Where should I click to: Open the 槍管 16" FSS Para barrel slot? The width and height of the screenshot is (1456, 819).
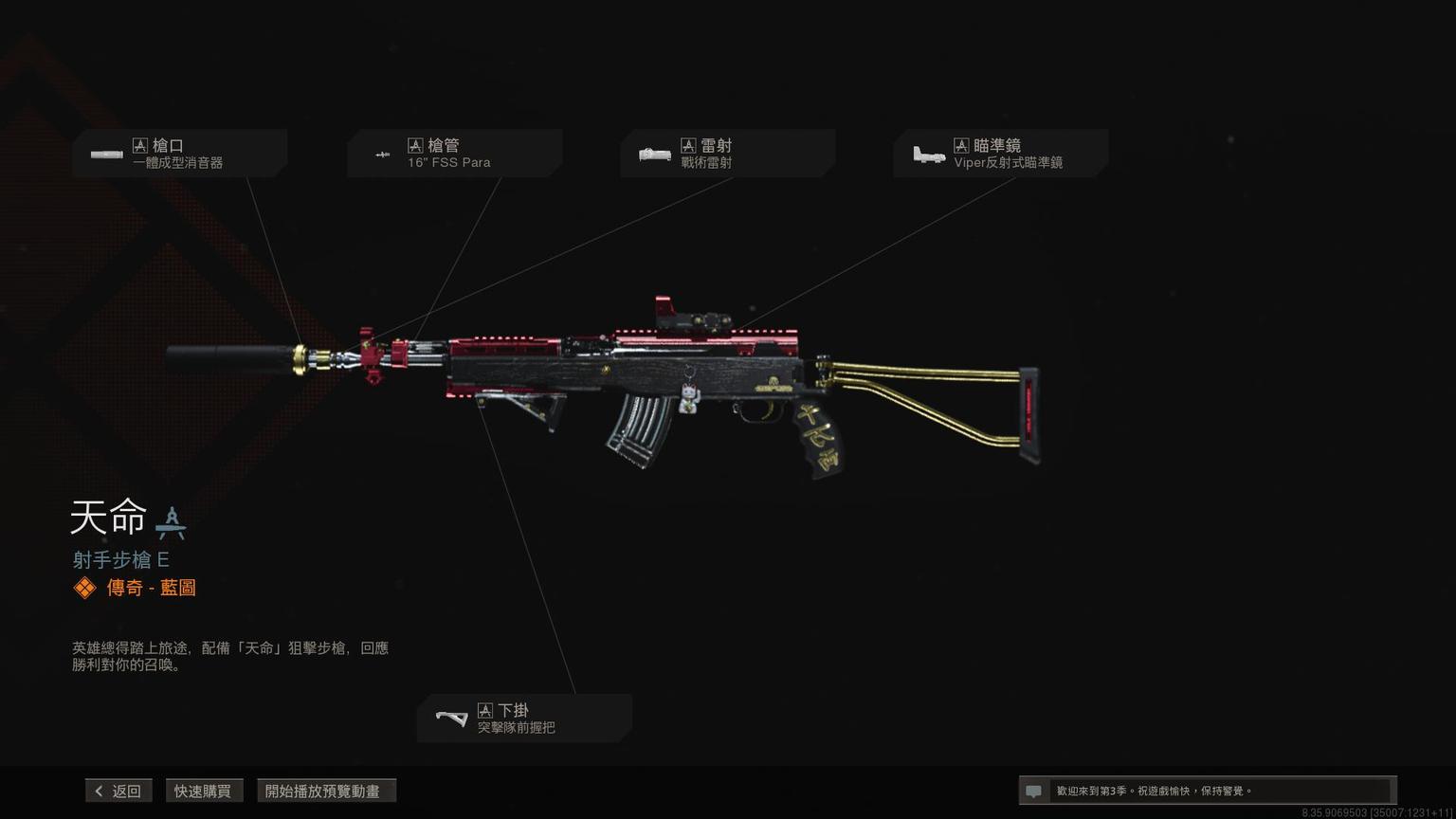tap(454, 154)
